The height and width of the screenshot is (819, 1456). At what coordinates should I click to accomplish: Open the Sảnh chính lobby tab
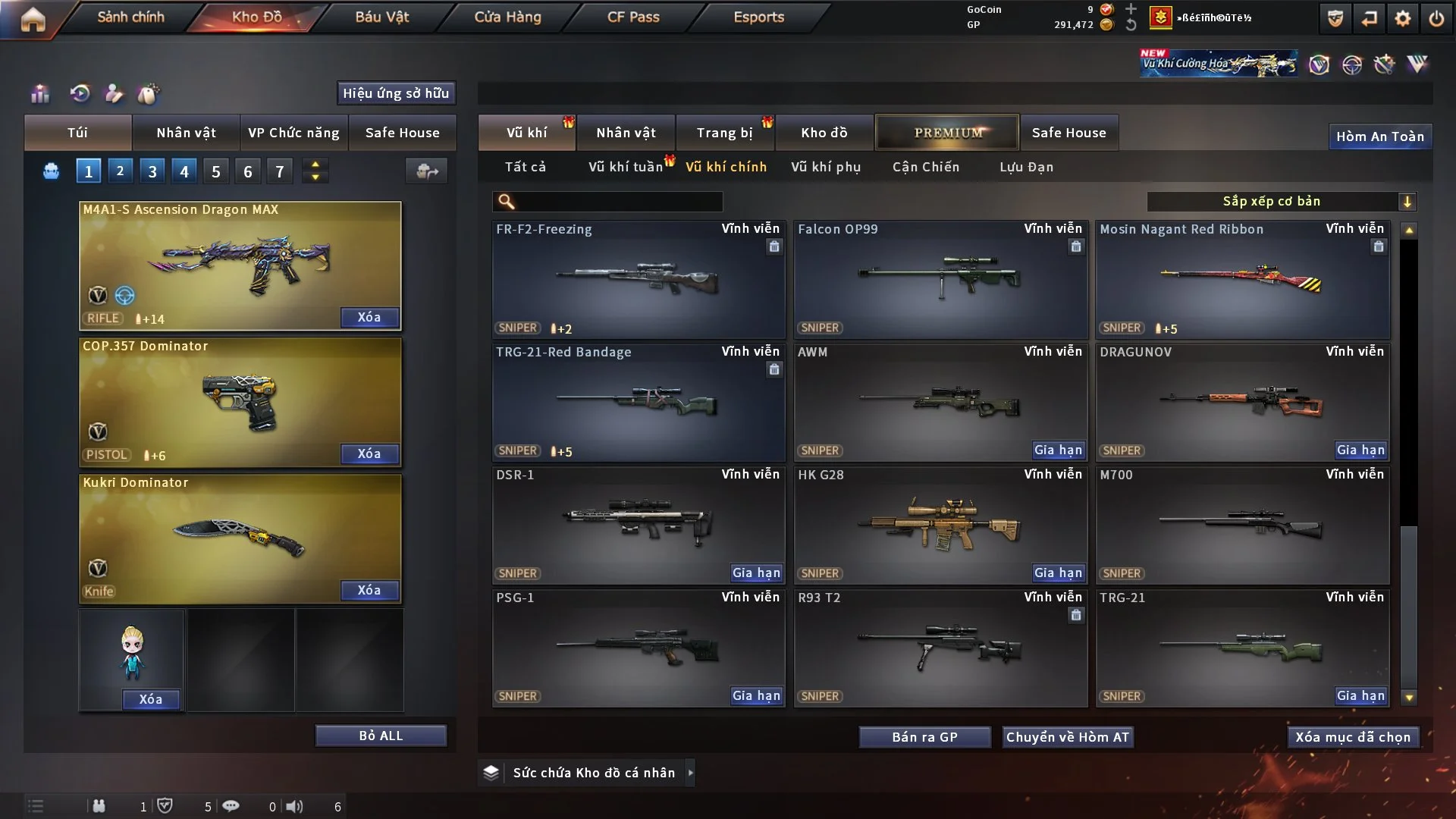130,17
